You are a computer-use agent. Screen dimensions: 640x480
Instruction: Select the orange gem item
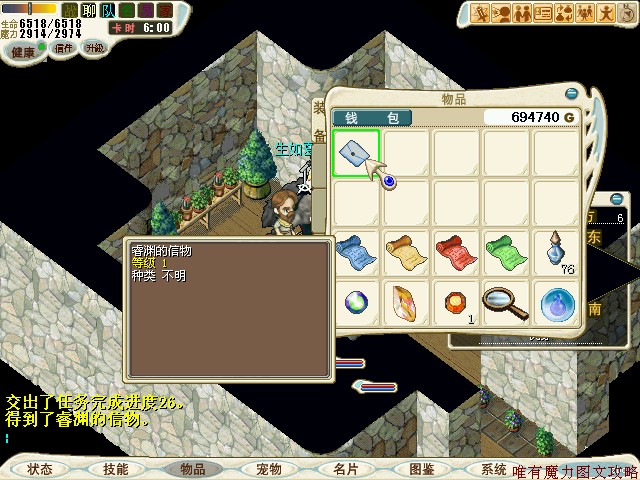(x=456, y=300)
